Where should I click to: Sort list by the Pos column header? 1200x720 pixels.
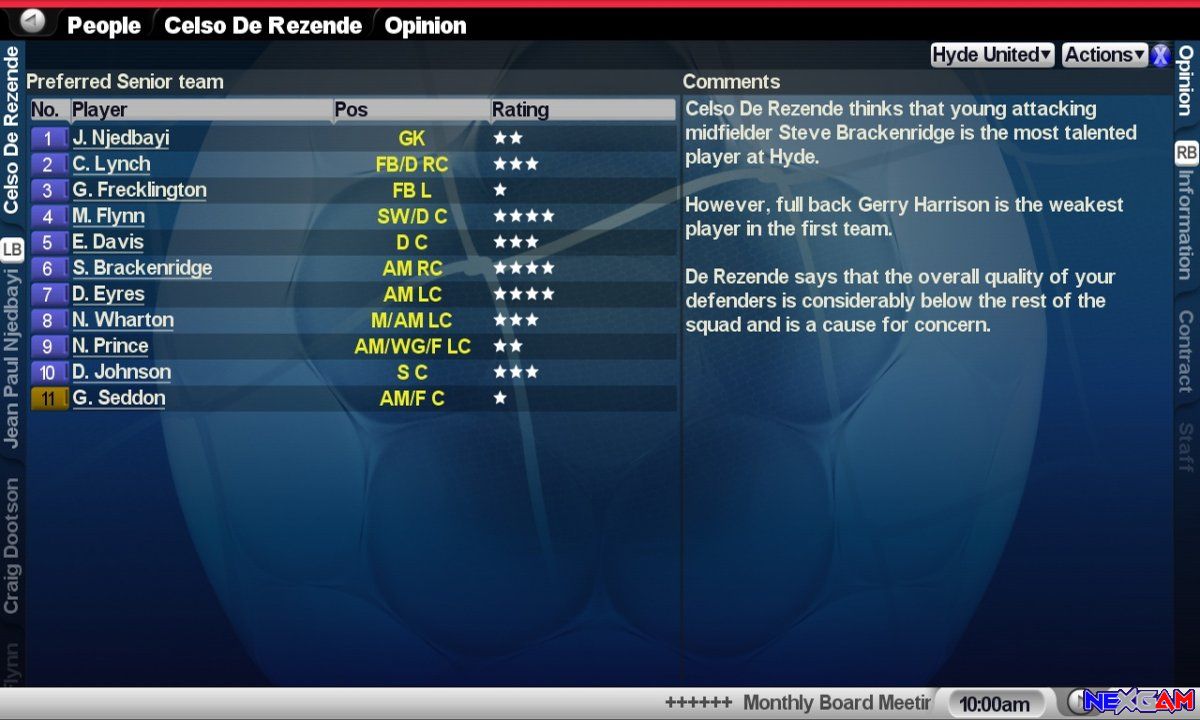351,110
